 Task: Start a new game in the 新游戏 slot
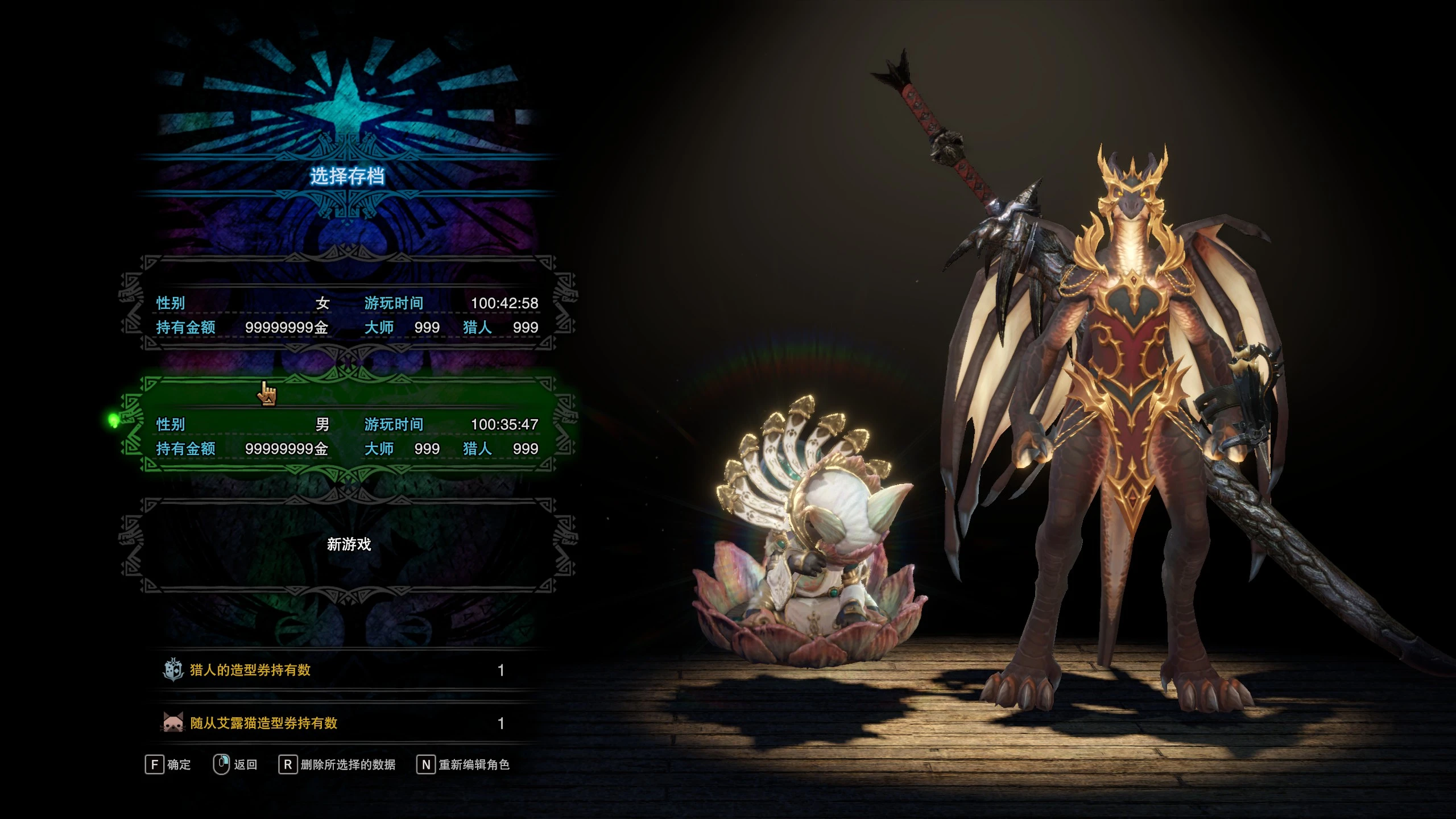(348, 545)
